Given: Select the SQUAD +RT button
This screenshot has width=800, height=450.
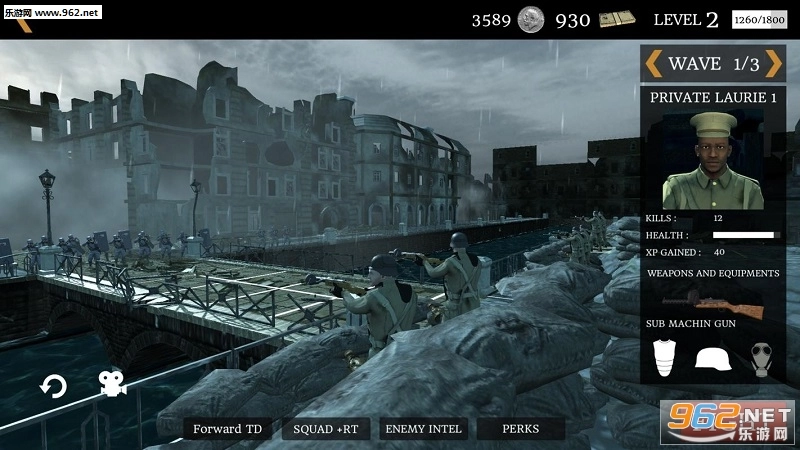Looking at the screenshot, I should (x=325, y=429).
